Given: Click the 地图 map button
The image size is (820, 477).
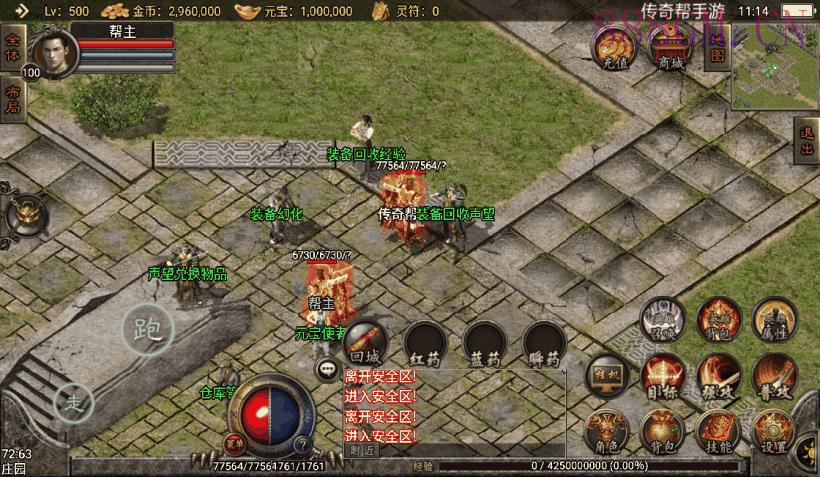Looking at the screenshot, I should (x=716, y=45).
